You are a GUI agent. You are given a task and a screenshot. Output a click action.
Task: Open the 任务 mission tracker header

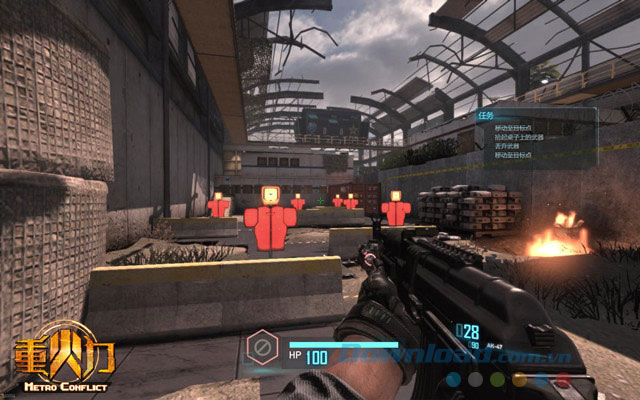(486, 114)
